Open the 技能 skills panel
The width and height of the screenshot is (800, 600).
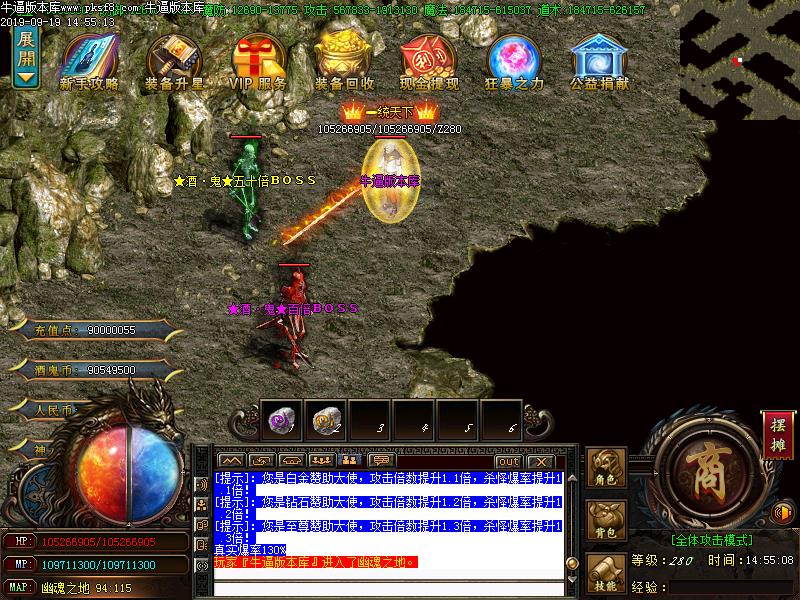(x=606, y=573)
